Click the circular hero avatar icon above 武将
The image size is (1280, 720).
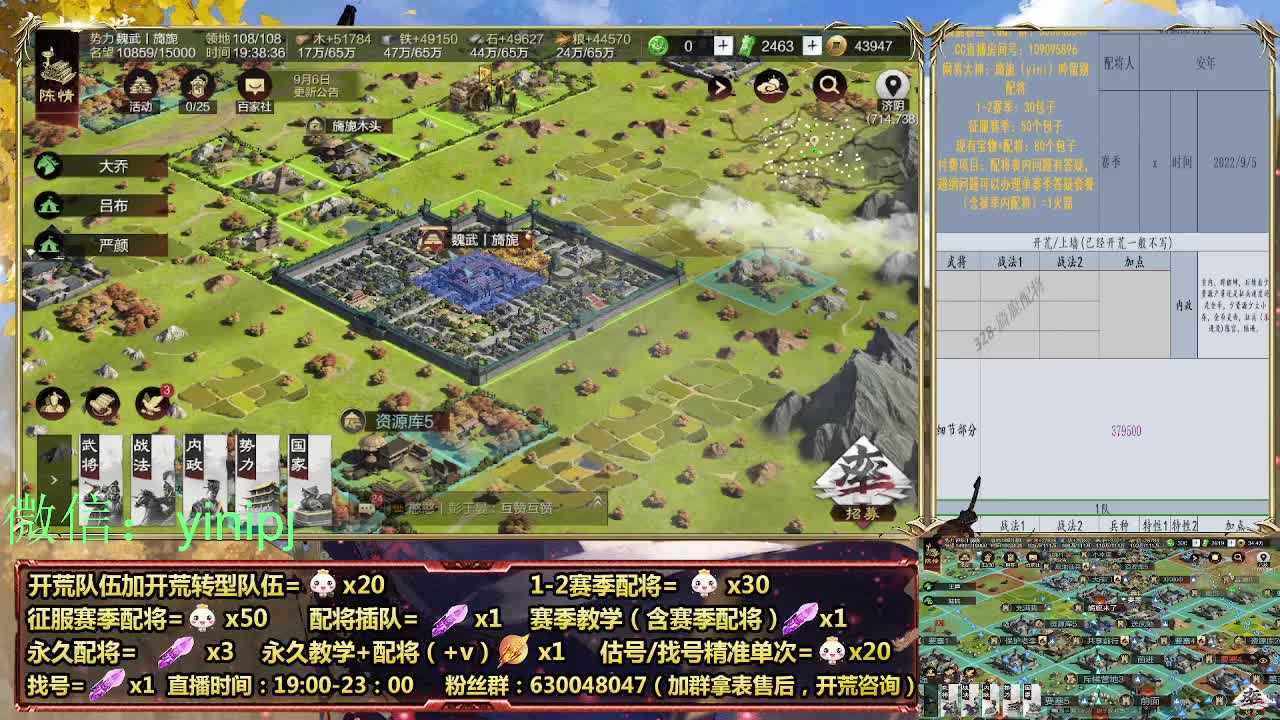53,403
